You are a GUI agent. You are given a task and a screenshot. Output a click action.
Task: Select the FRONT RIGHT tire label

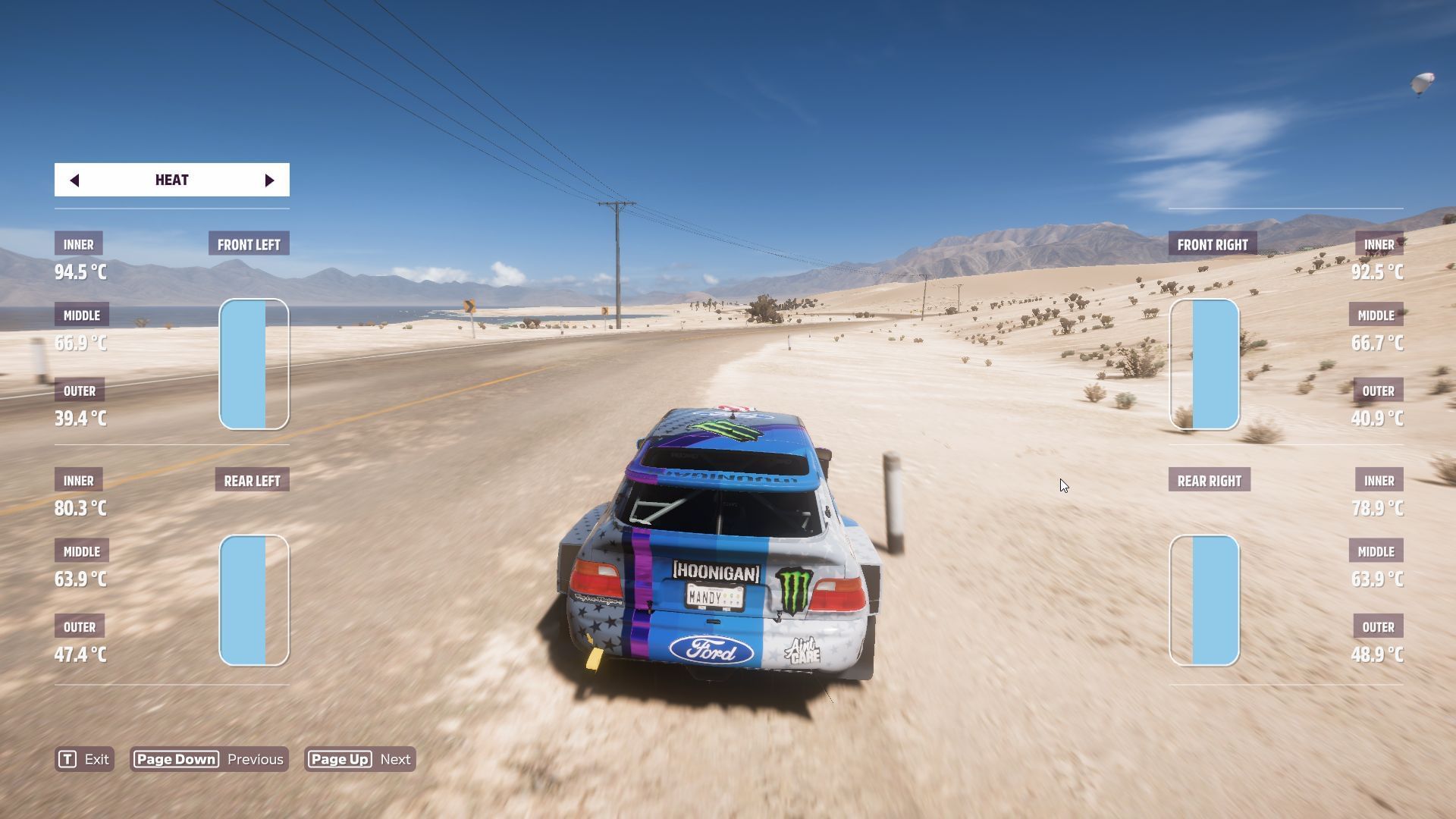[1212, 244]
